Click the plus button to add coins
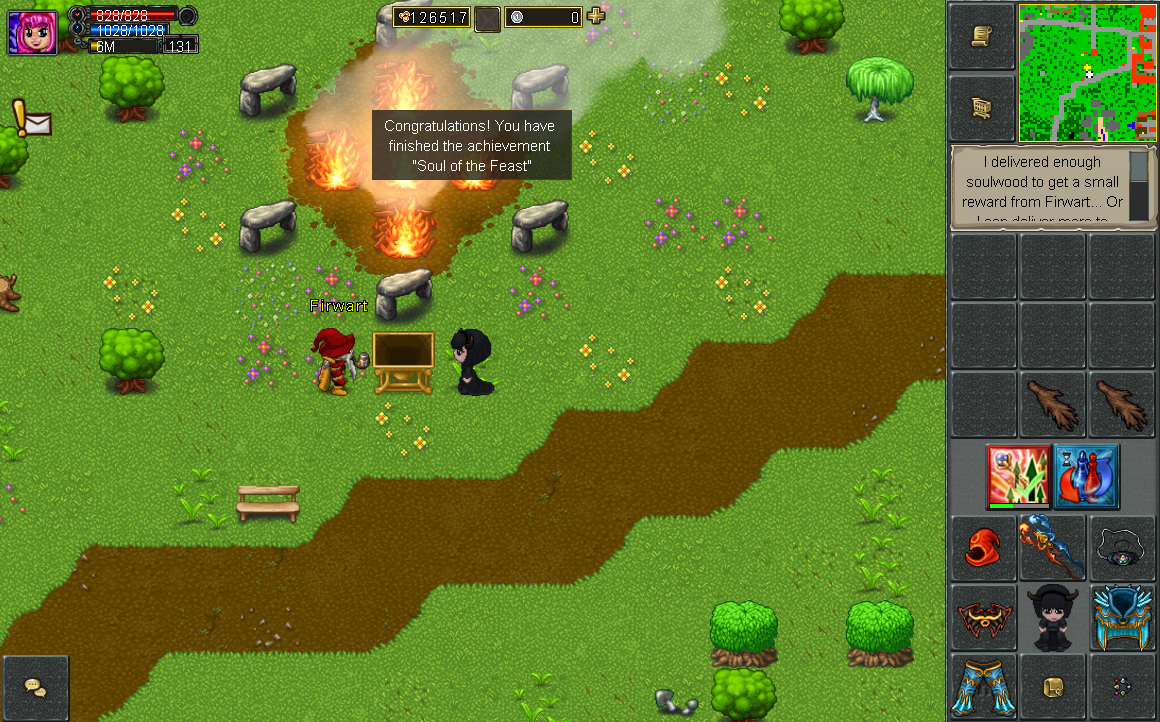Screen dimensions: 1160x722 click(596, 16)
